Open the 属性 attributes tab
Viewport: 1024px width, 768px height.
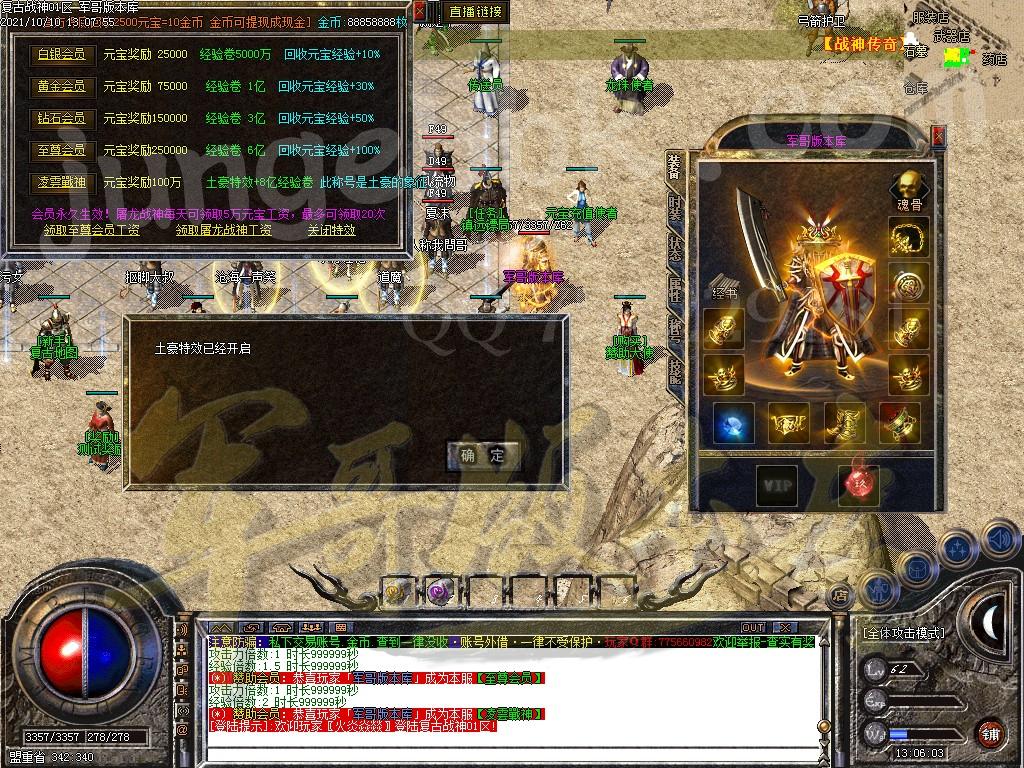pos(676,291)
